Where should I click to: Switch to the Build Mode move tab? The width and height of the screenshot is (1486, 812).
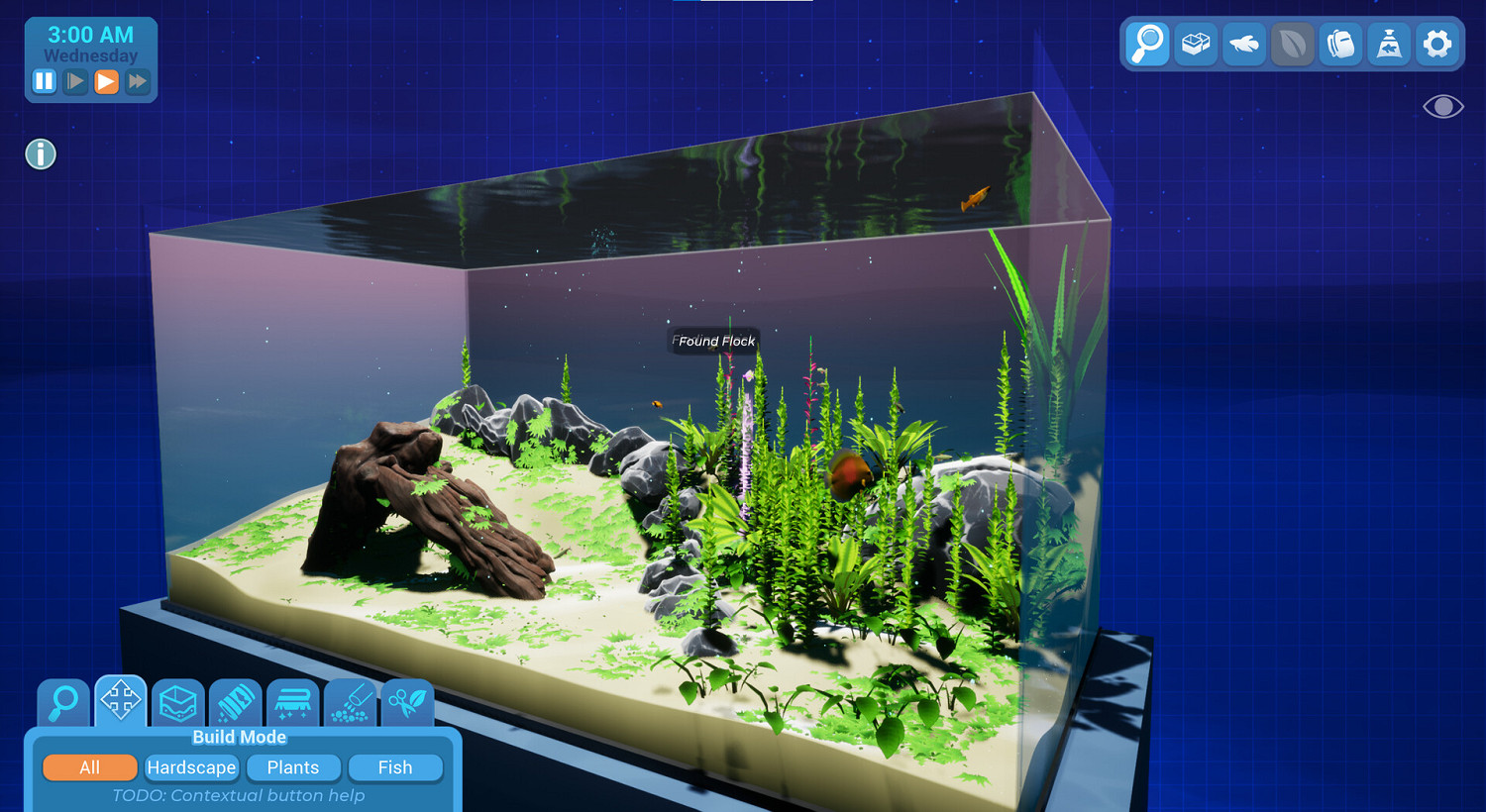tap(119, 703)
